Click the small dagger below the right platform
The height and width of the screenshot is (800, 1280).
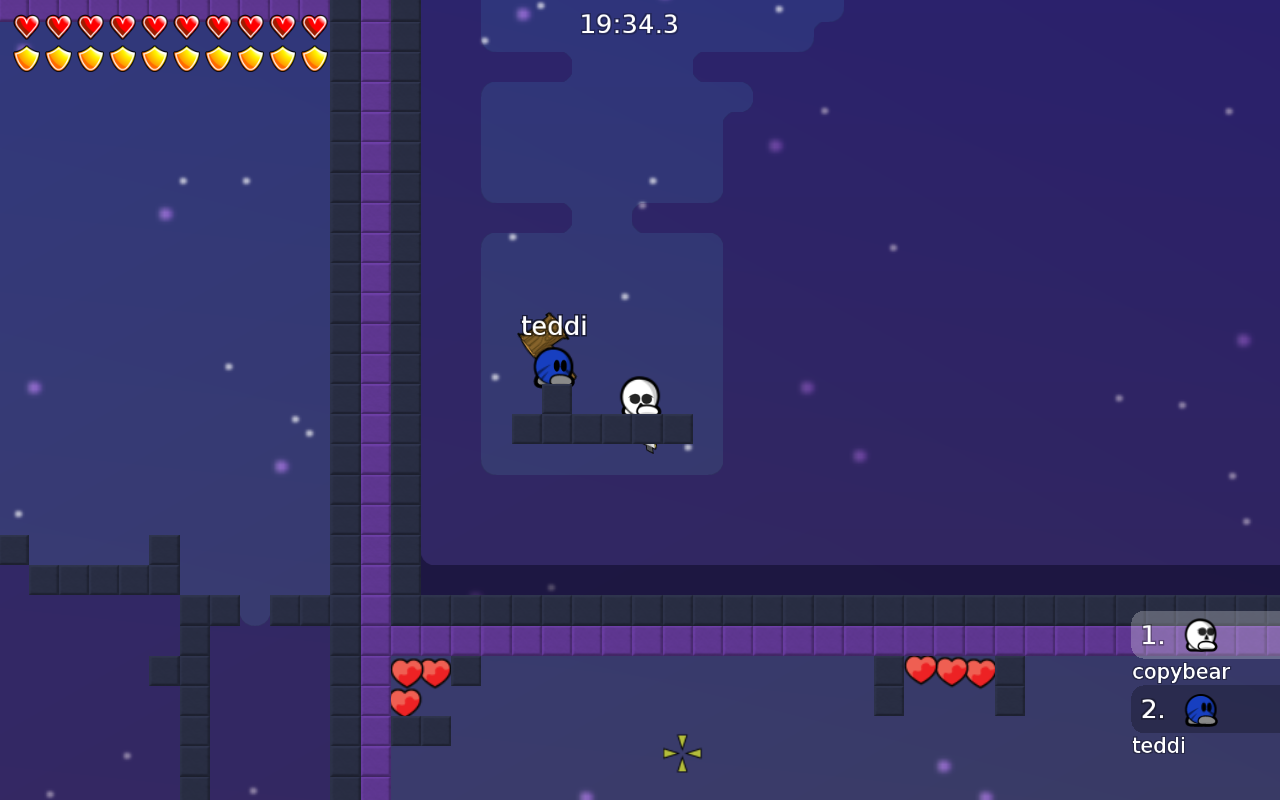click(x=650, y=450)
